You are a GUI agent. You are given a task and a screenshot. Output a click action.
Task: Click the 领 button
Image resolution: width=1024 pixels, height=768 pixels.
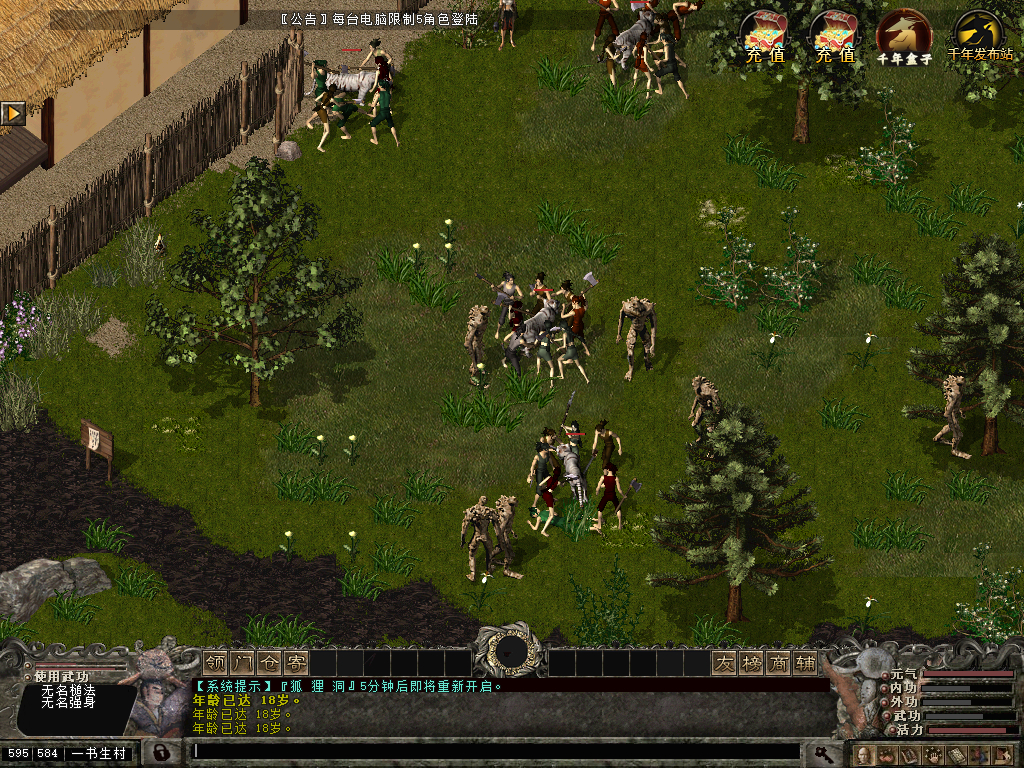click(216, 663)
